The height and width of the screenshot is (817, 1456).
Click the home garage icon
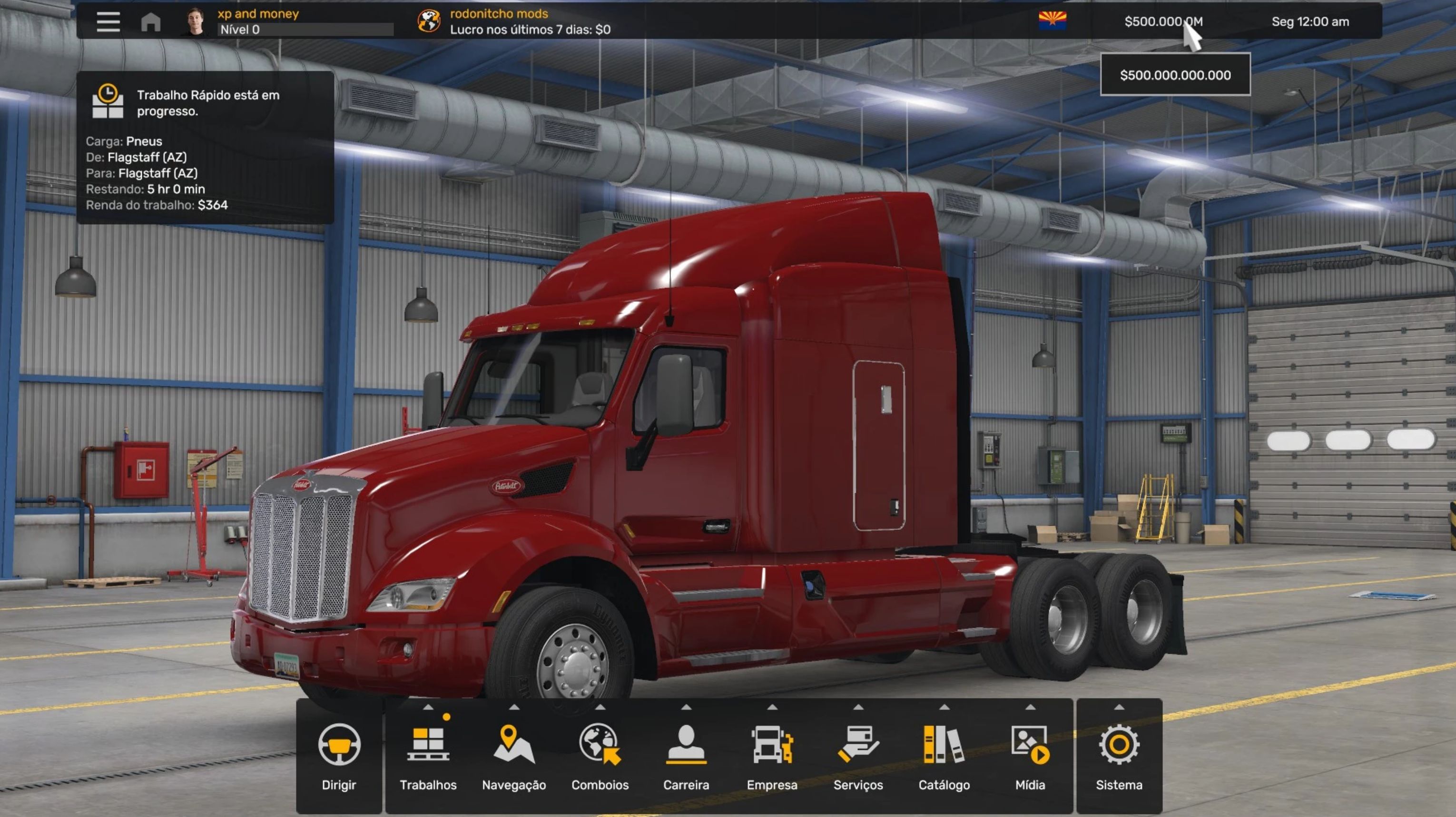[150, 22]
